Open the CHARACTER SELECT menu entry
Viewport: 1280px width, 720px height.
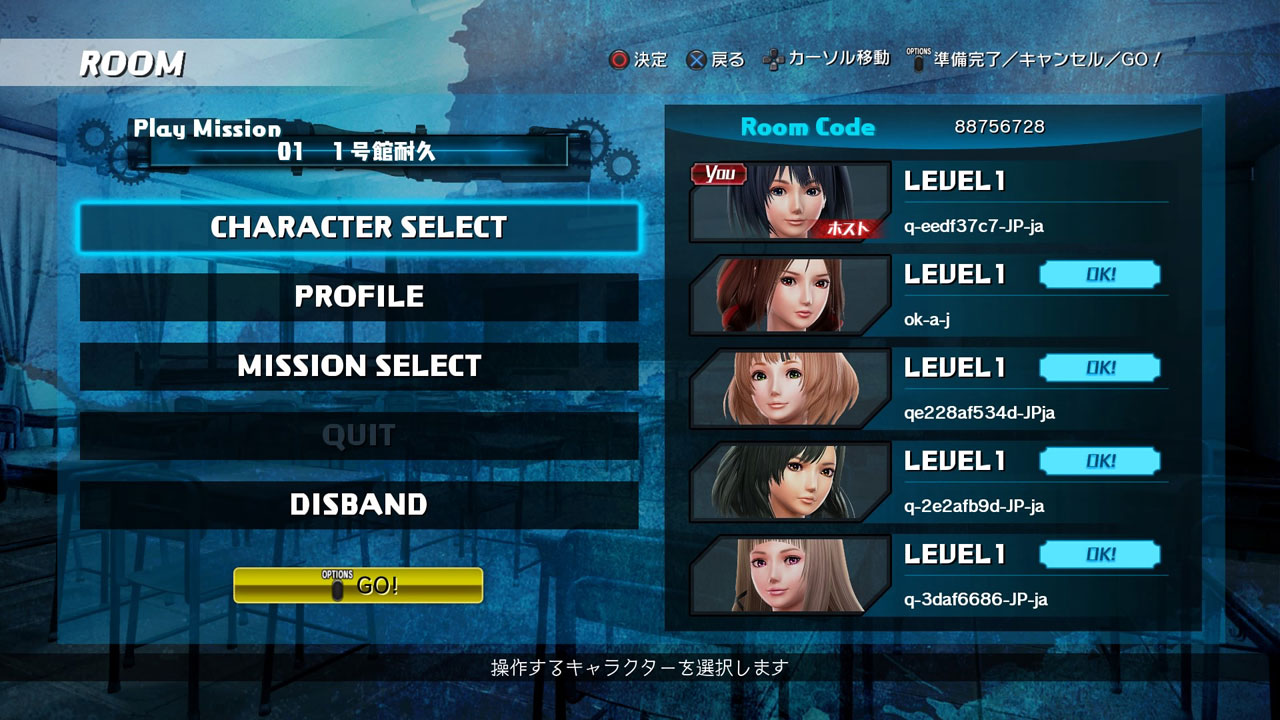[x=358, y=227]
